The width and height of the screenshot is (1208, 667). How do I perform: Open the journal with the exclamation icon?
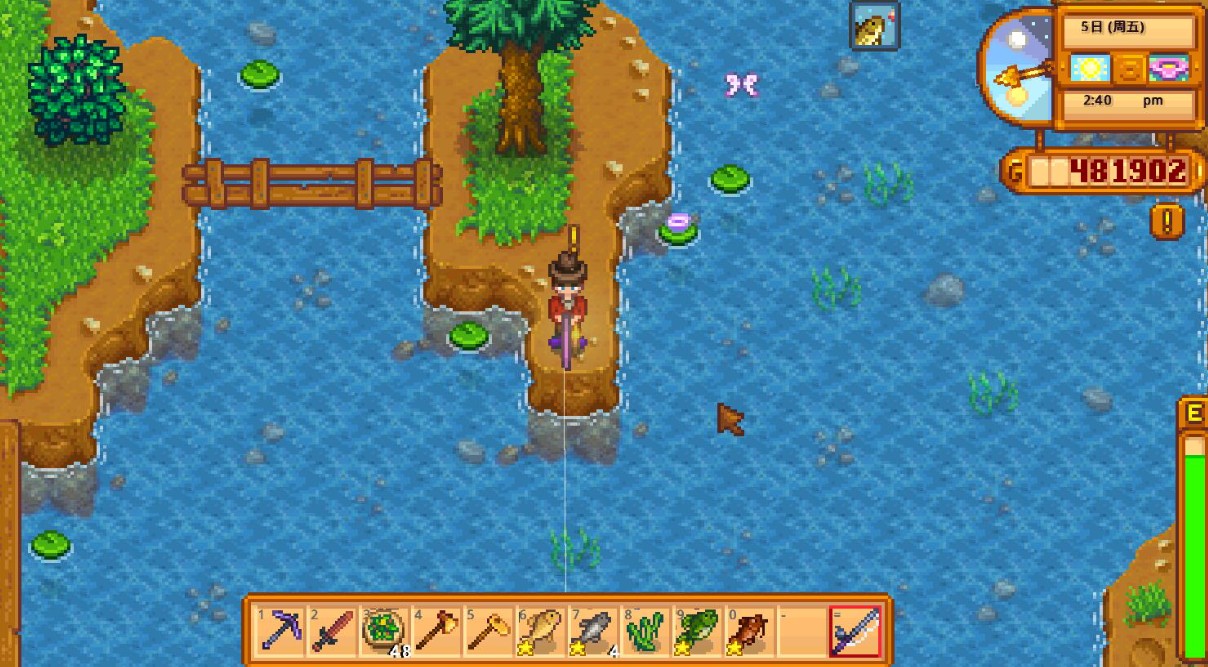[1165, 221]
